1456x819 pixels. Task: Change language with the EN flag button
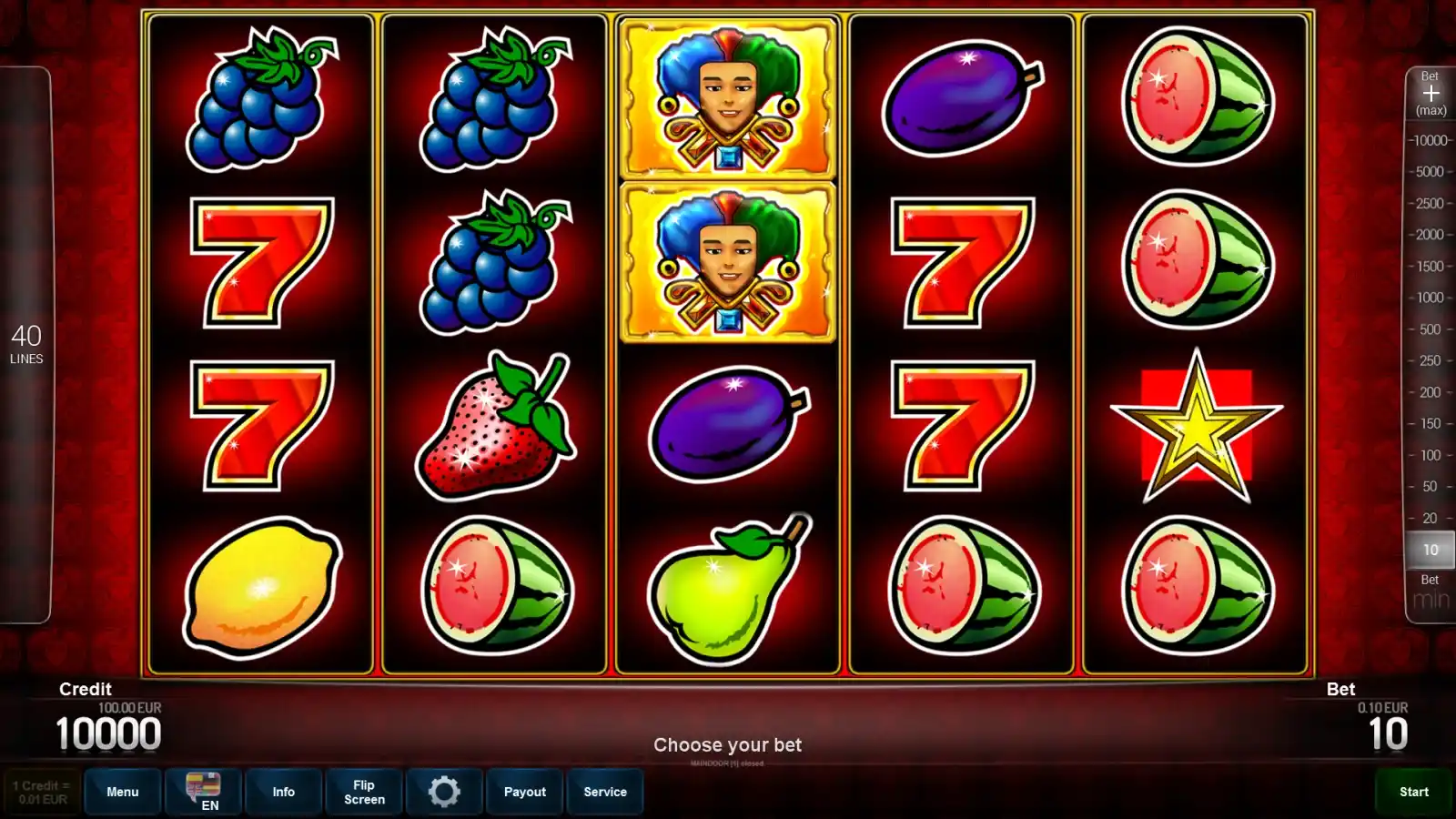click(x=203, y=792)
